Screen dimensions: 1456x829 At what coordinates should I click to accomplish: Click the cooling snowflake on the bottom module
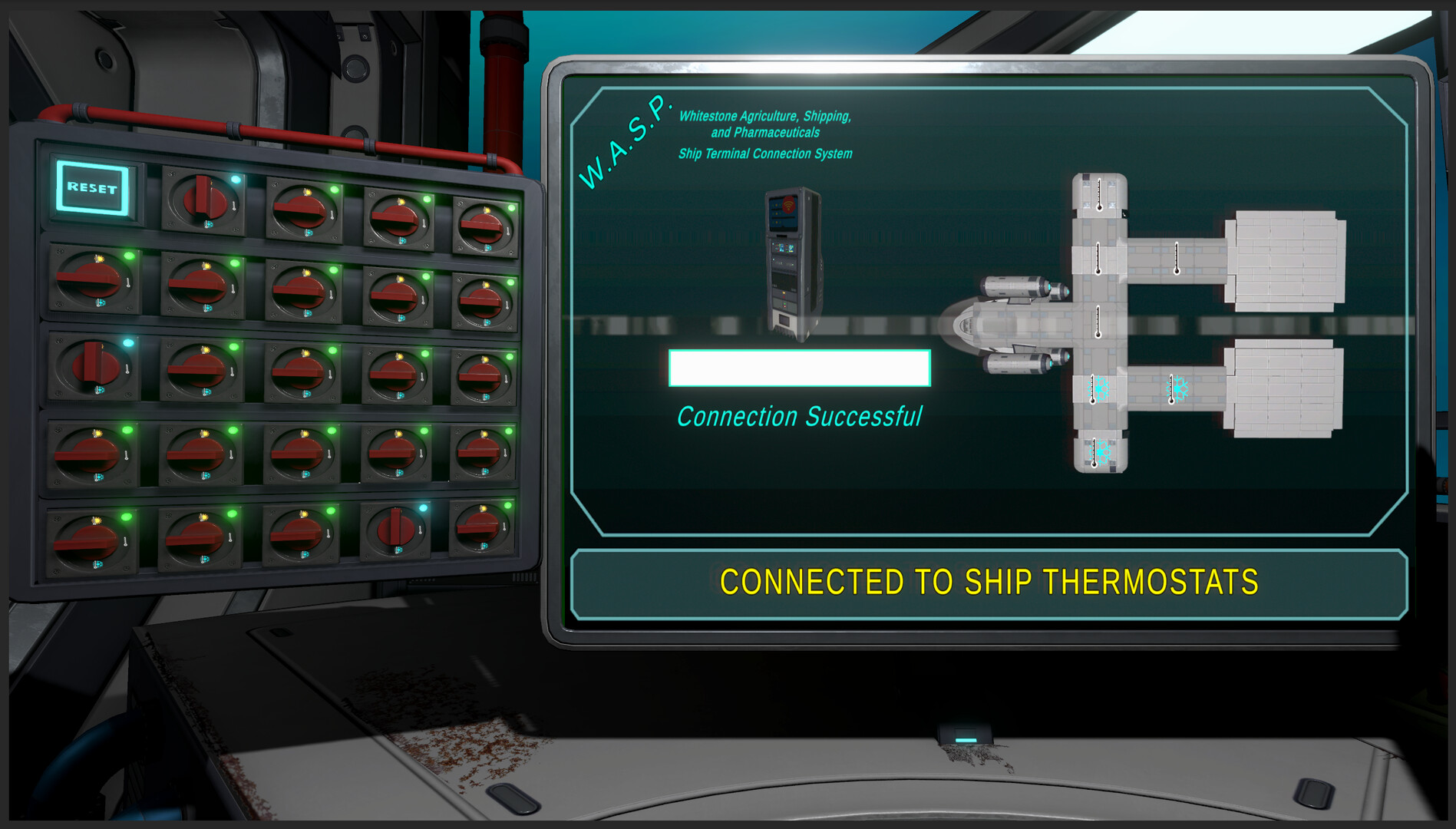point(1098,452)
